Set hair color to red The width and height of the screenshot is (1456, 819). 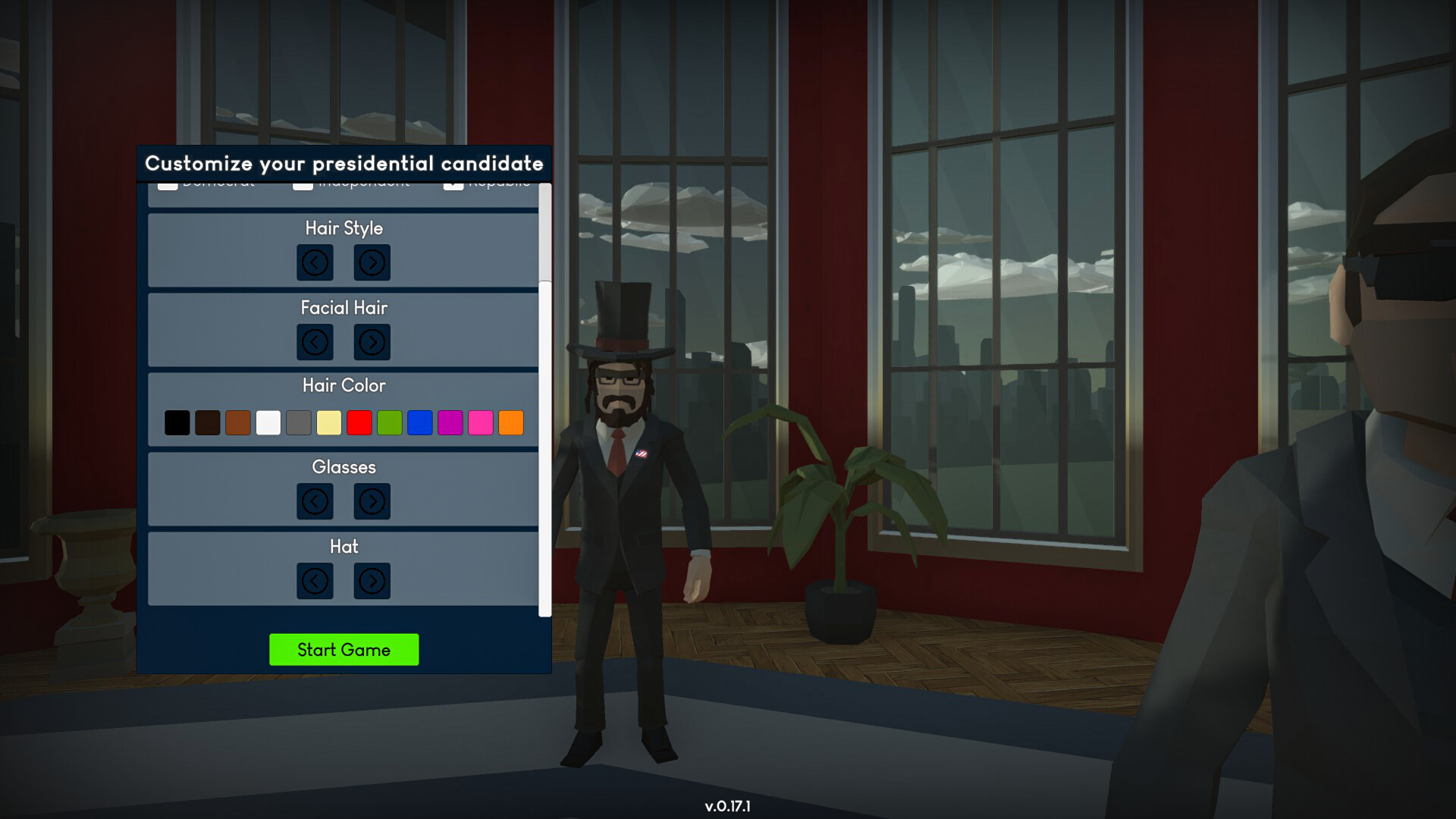coord(359,422)
